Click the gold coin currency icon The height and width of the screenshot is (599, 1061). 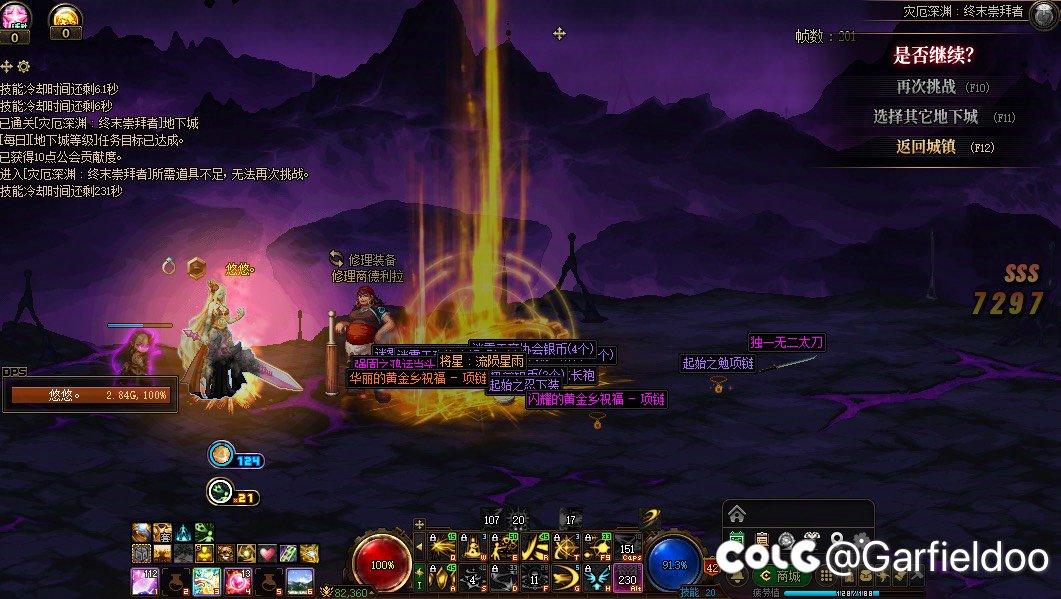click(65, 16)
